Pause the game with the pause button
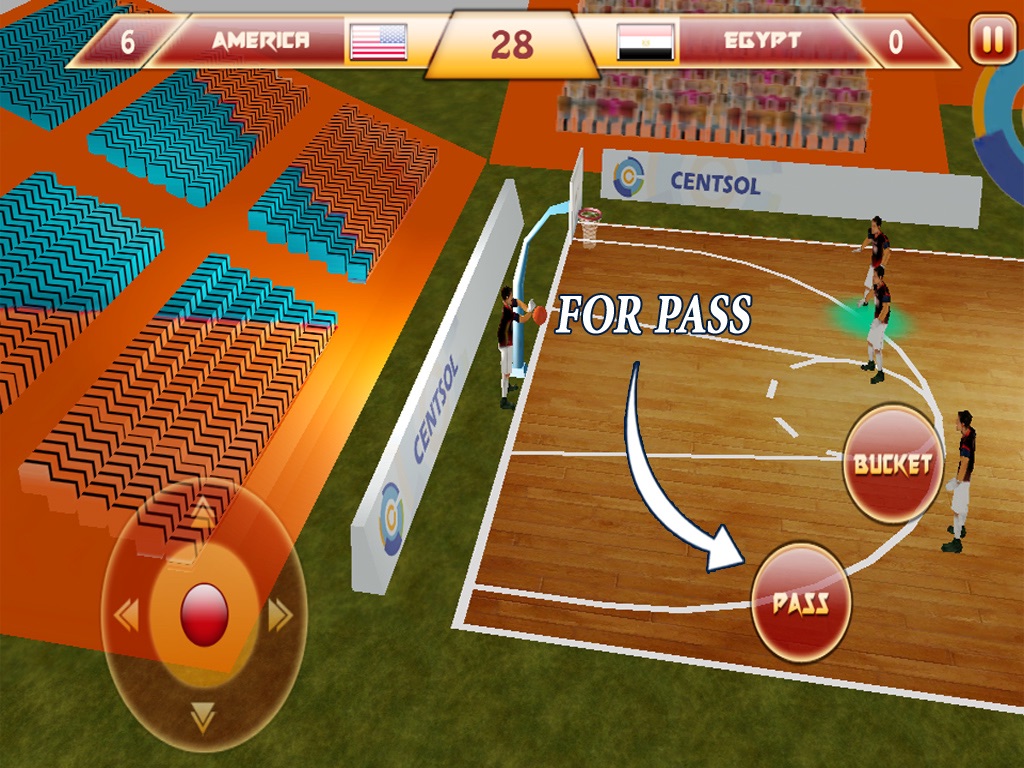This screenshot has height=768, width=1024. pos(992,41)
